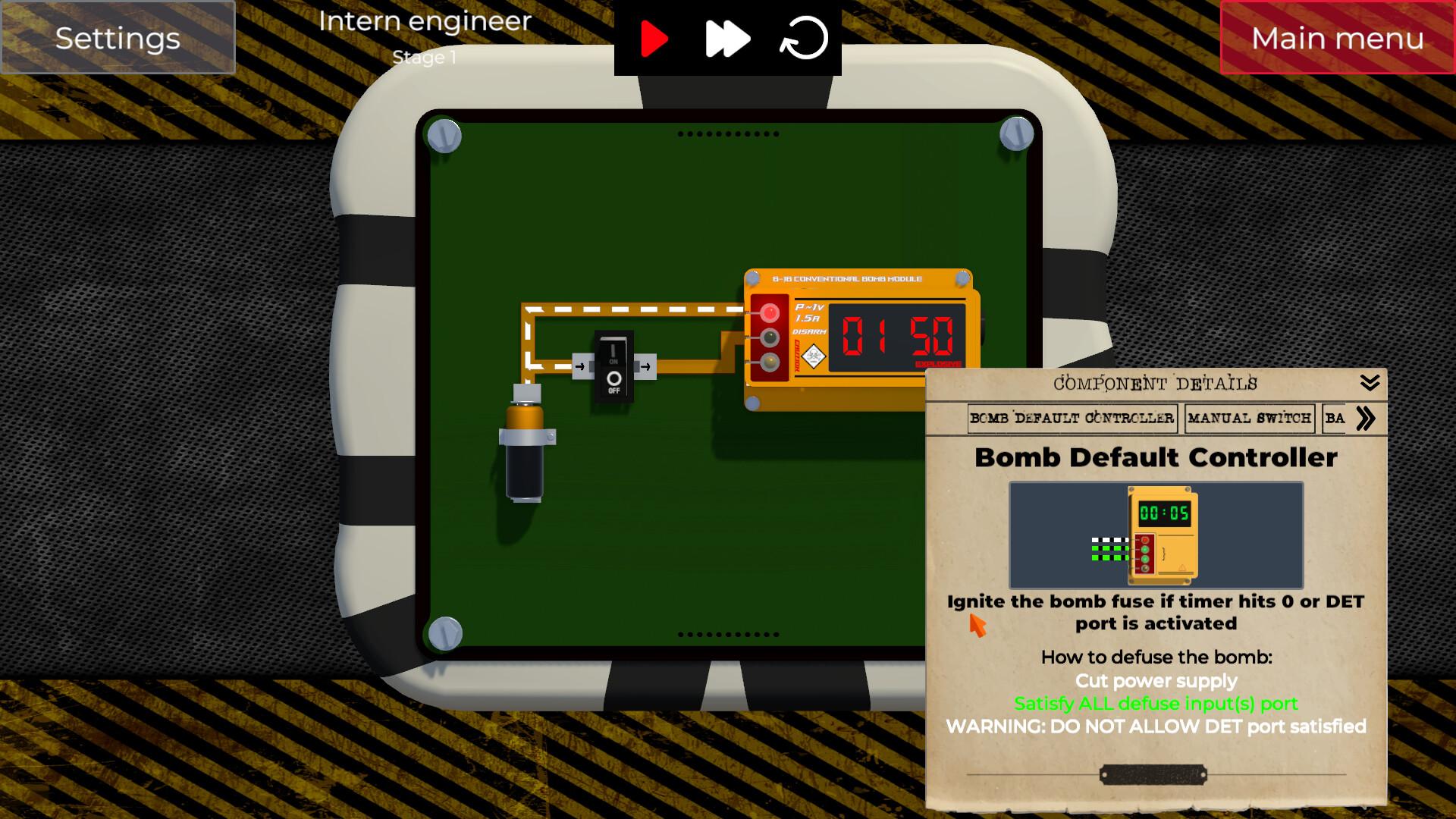
Task: Activate the fast-forward button
Action: click(727, 39)
